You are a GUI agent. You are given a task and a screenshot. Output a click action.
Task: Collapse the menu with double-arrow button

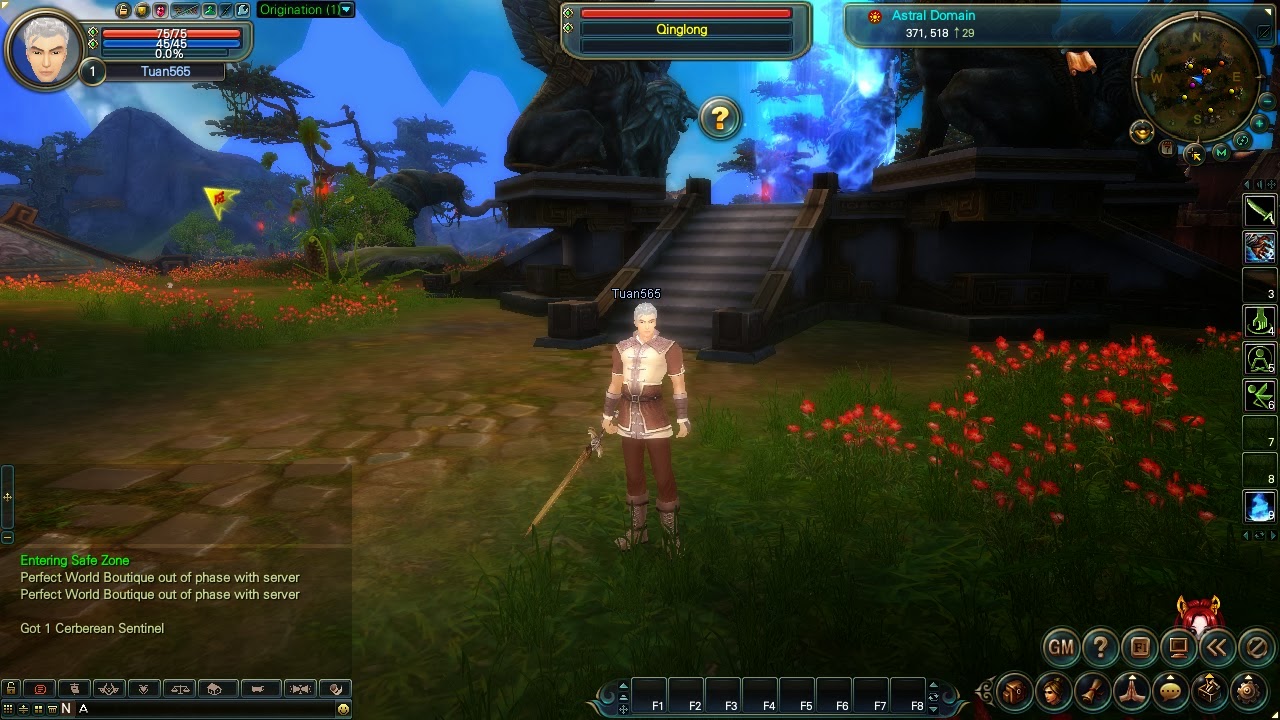tap(1217, 648)
